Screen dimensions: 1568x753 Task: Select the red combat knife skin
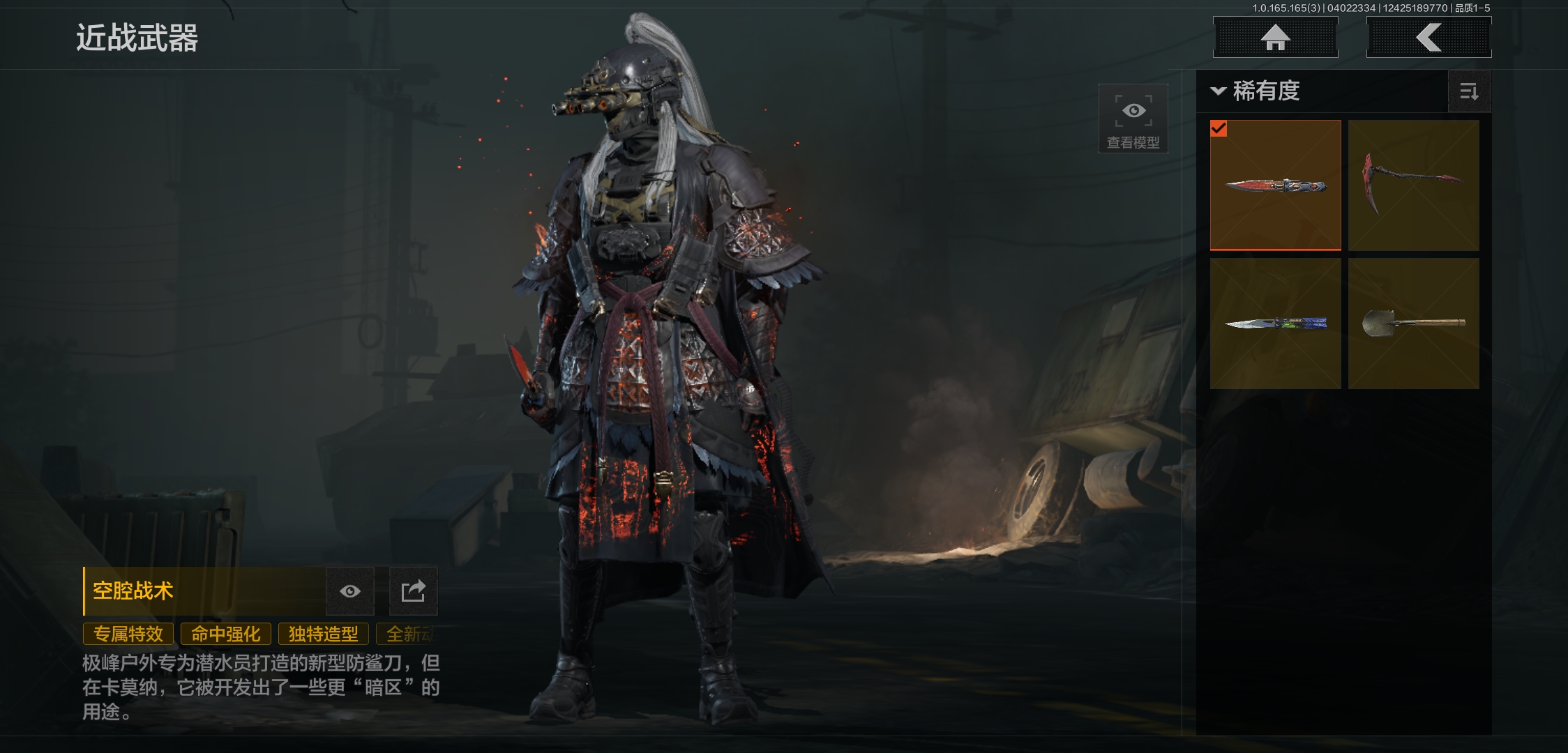pos(1275,185)
